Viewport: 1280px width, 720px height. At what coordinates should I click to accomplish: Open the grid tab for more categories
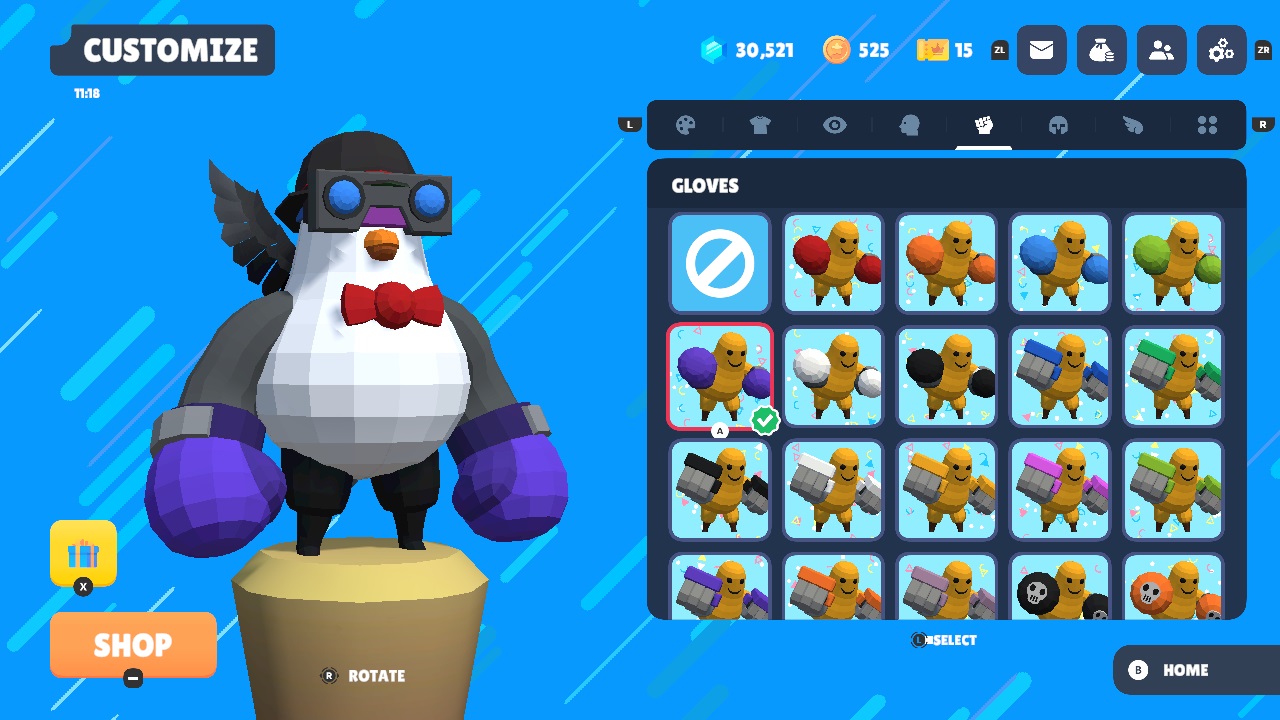point(1207,125)
